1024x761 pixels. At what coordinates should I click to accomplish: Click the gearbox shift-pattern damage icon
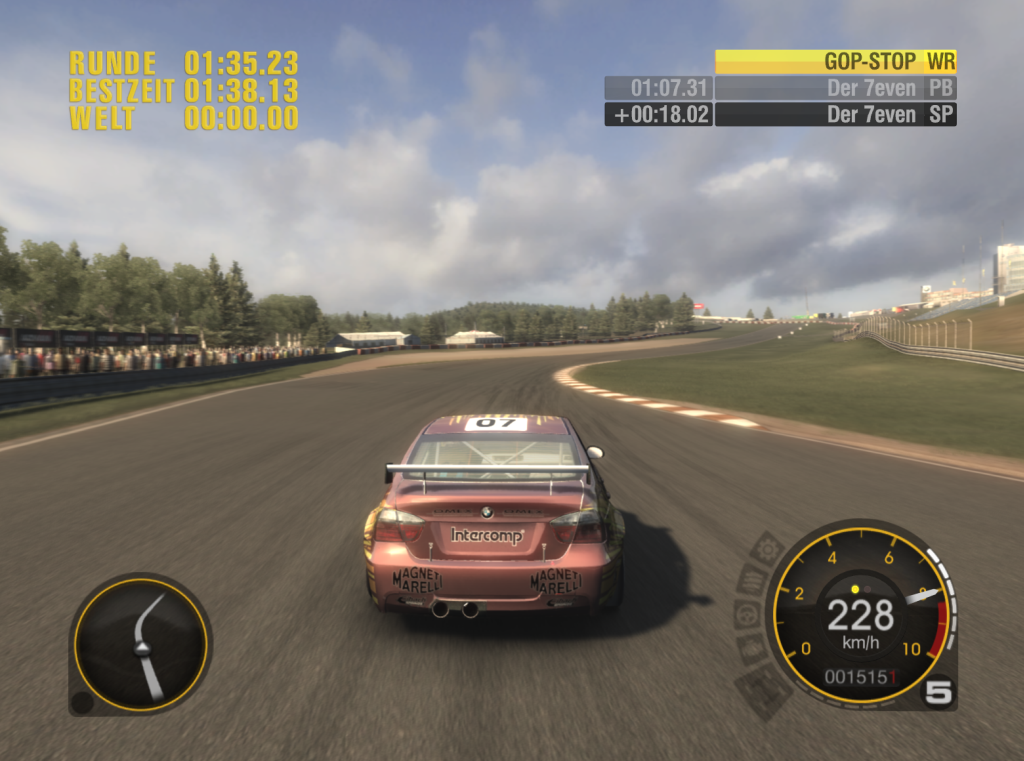point(765,688)
